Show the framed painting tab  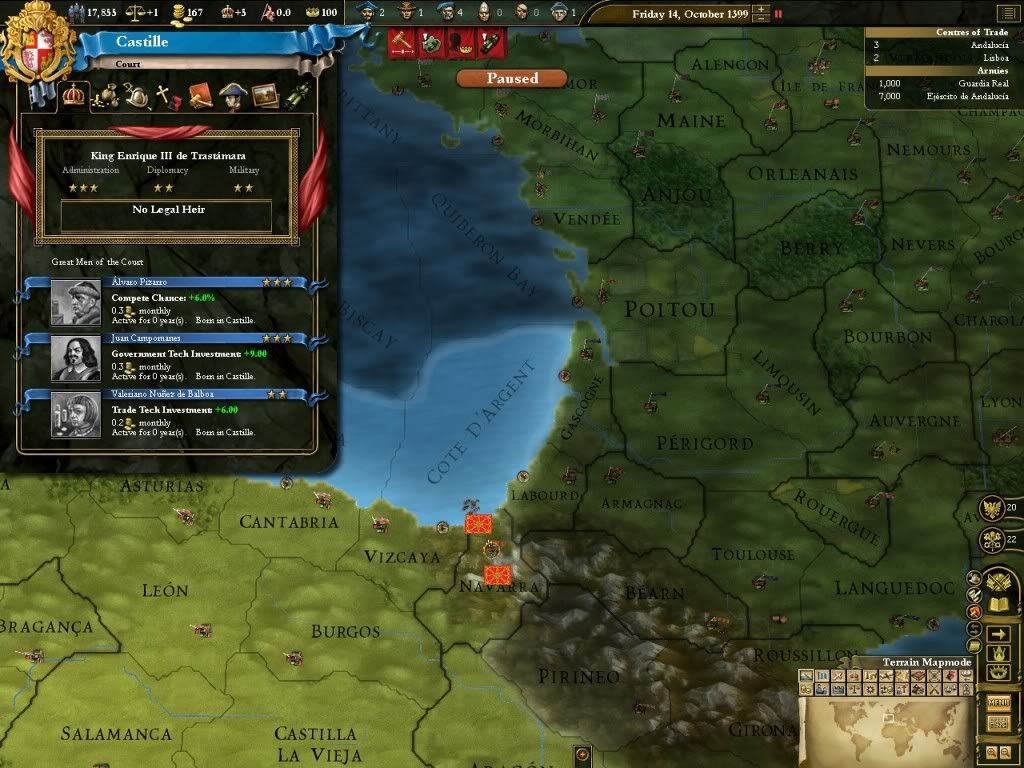[x=265, y=96]
